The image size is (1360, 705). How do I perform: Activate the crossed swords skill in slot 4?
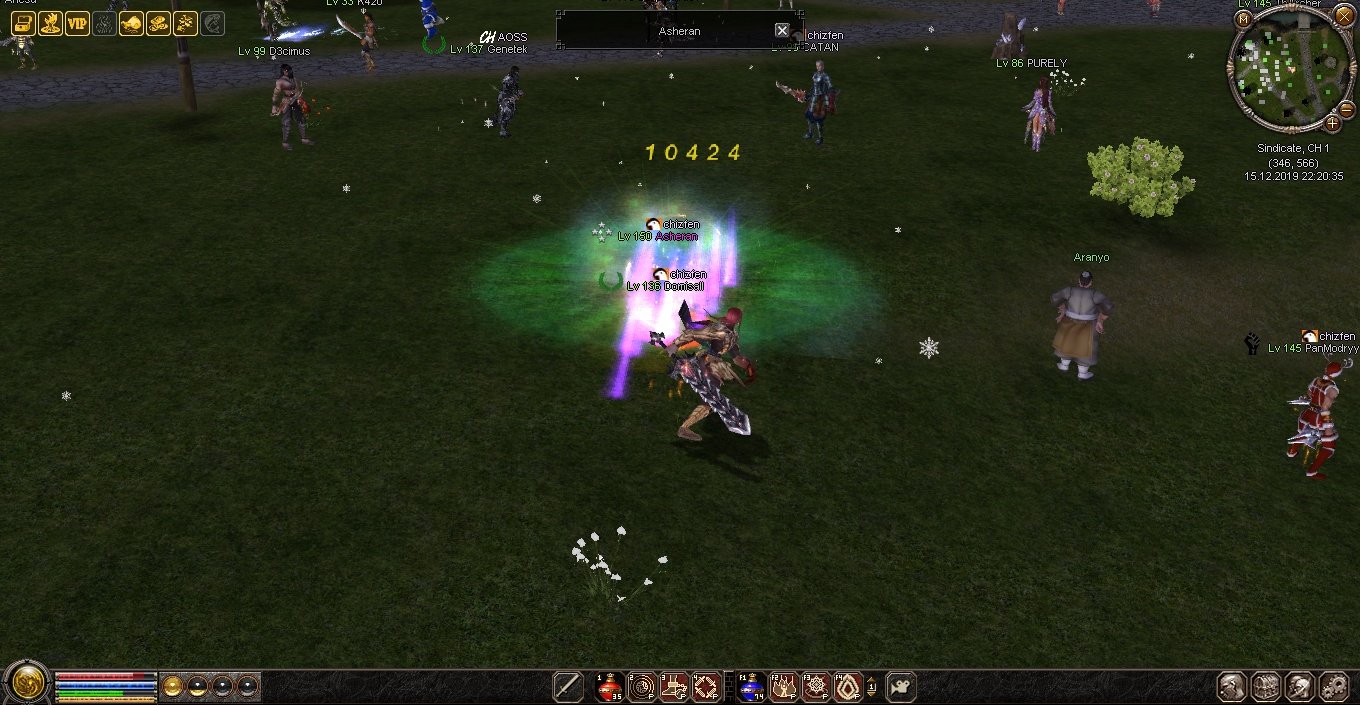(706, 687)
